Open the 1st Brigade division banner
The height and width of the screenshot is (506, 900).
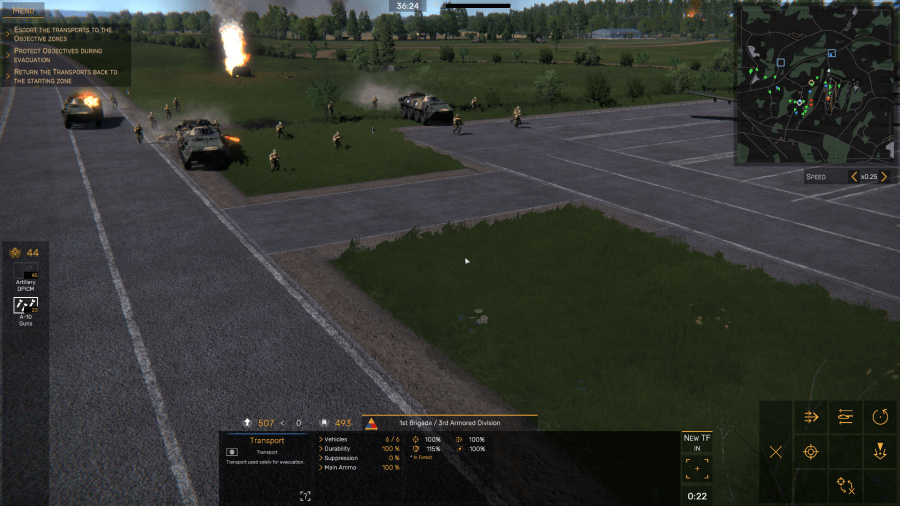tap(449, 423)
